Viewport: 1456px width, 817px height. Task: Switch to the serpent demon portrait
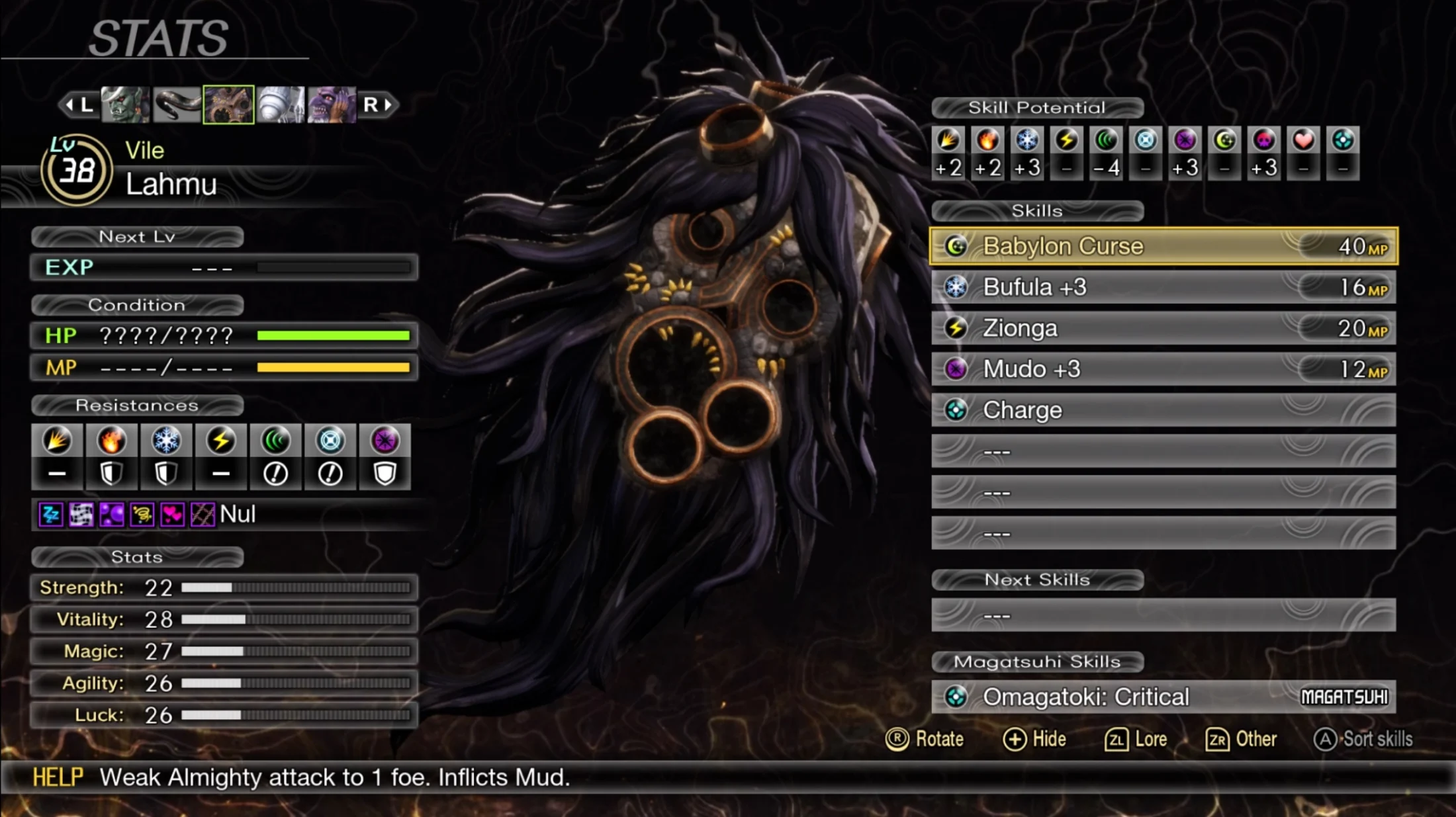point(177,105)
